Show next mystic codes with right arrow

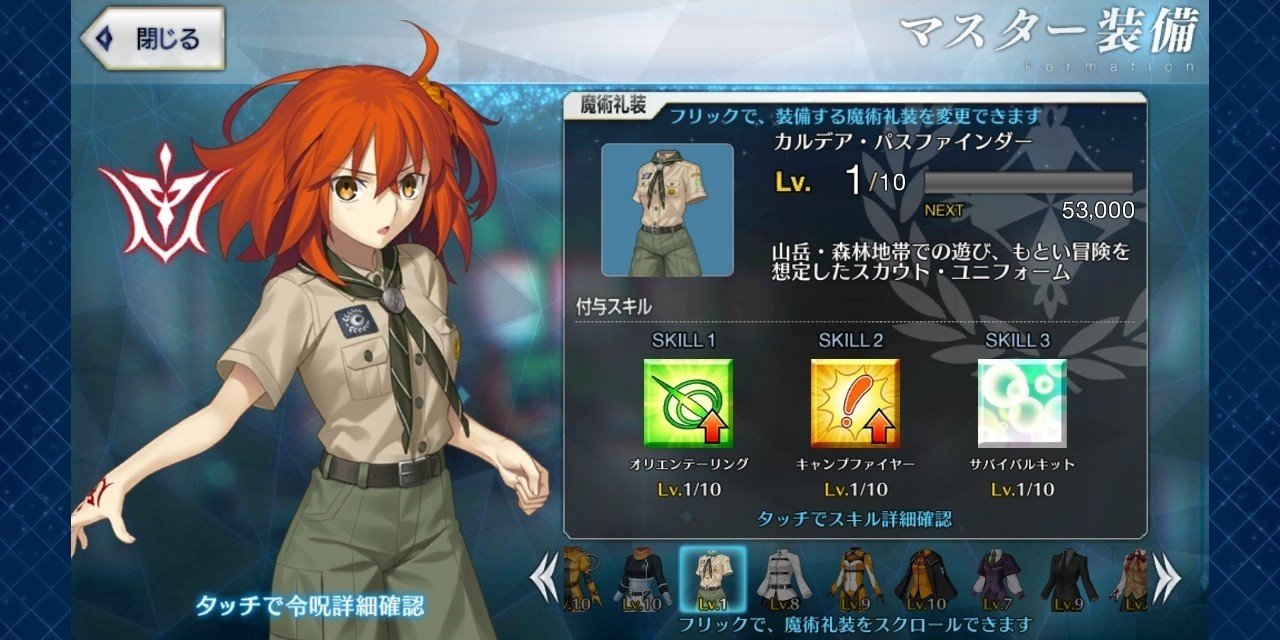point(1166,579)
